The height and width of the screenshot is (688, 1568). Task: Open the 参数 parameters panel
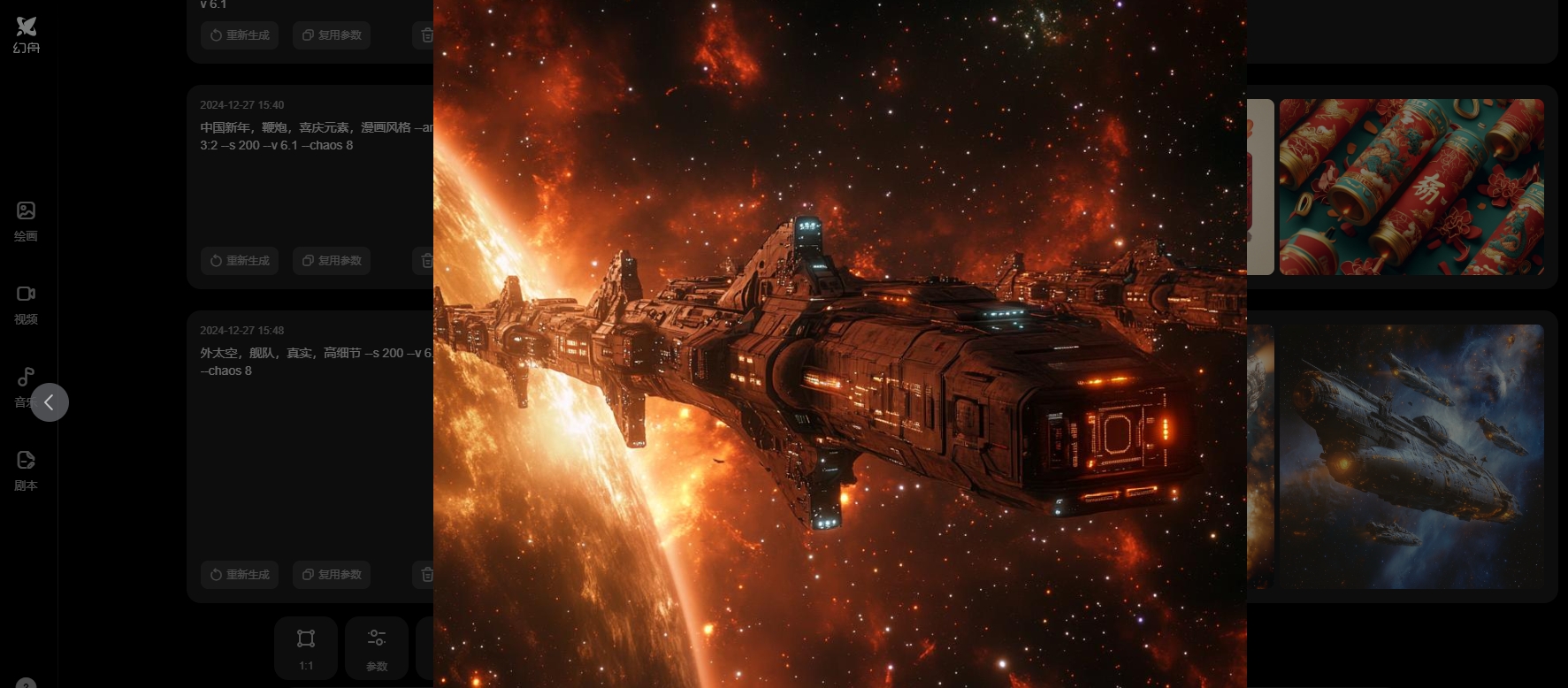pyautogui.click(x=377, y=647)
